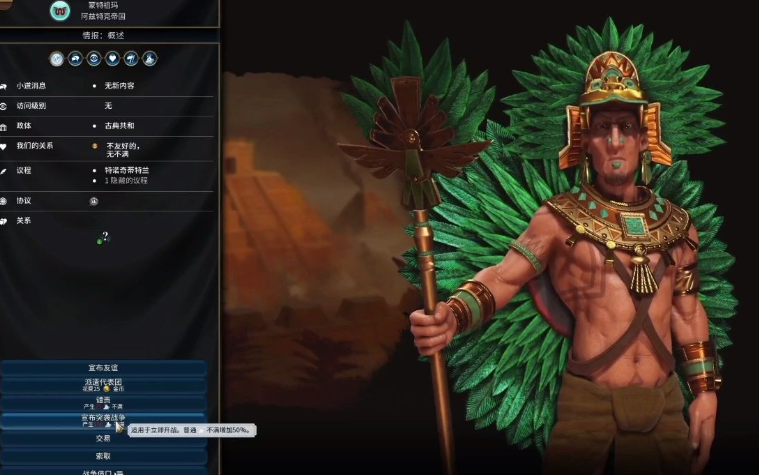Image resolution: width=759 pixels, height=475 pixels.
Task: Open the heart-icon relationship tab
Action: tap(113, 59)
